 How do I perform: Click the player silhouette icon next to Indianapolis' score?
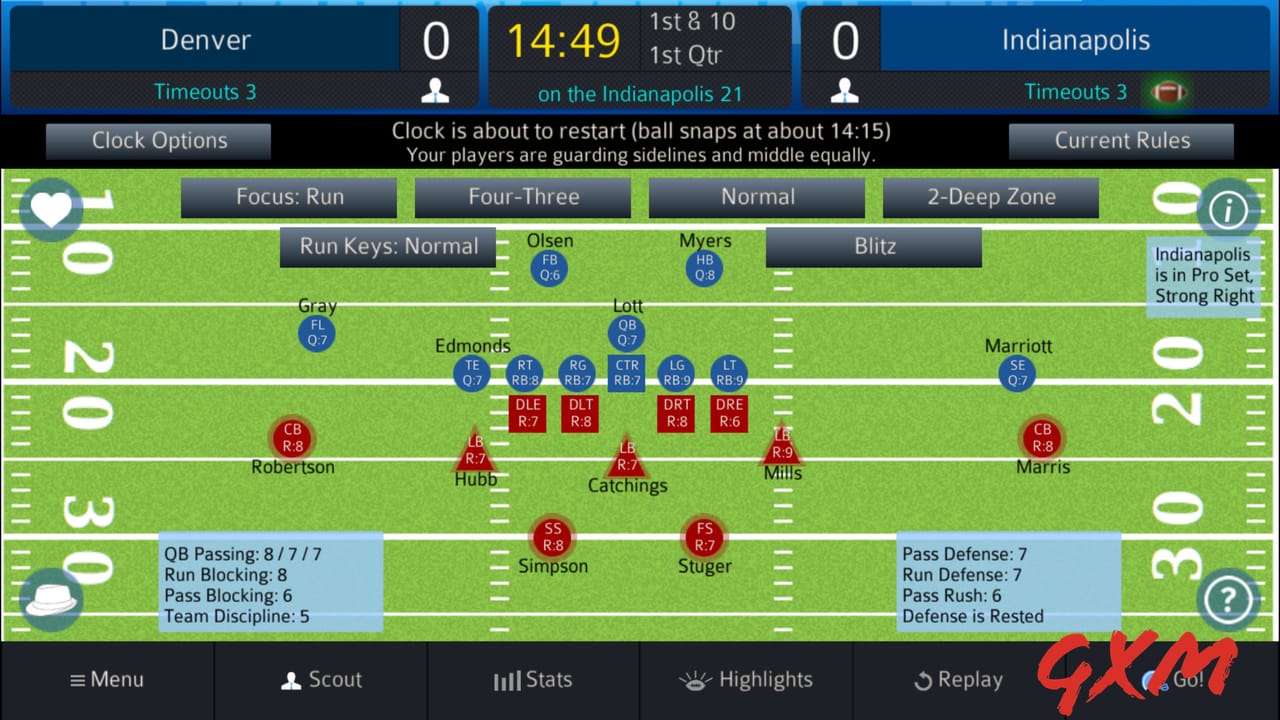pyautogui.click(x=843, y=91)
